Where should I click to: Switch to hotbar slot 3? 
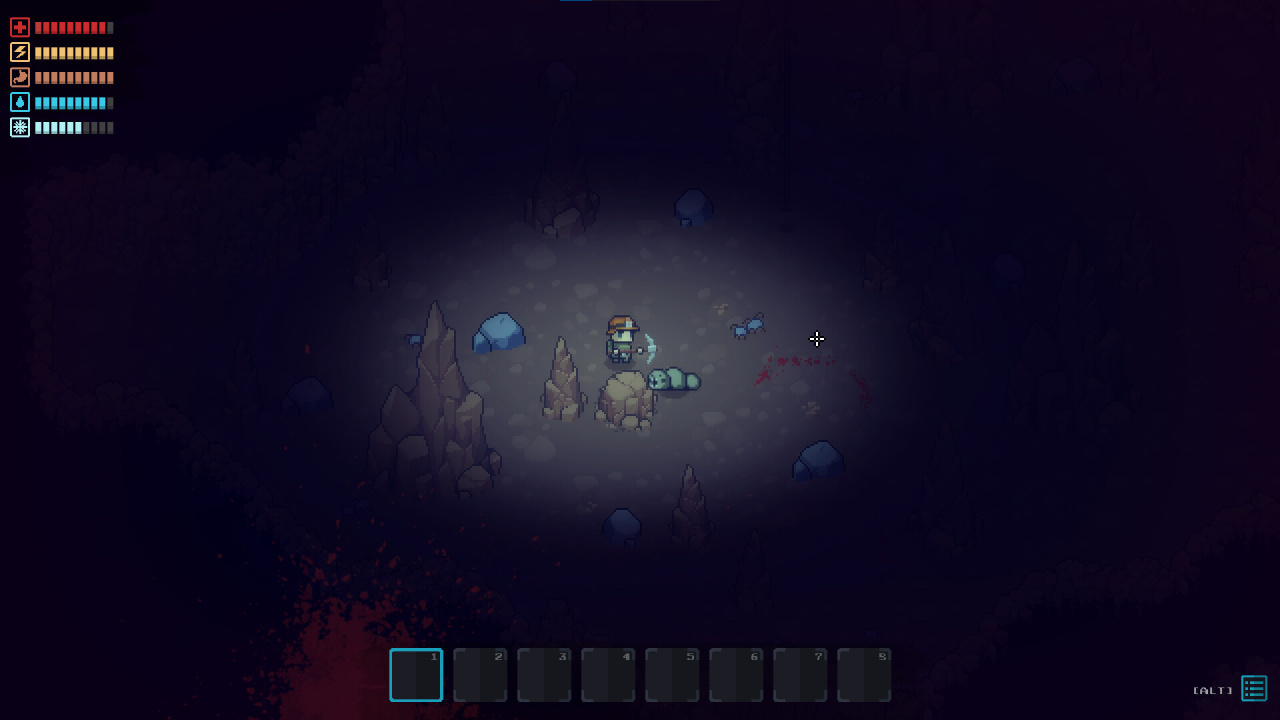(x=544, y=675)
